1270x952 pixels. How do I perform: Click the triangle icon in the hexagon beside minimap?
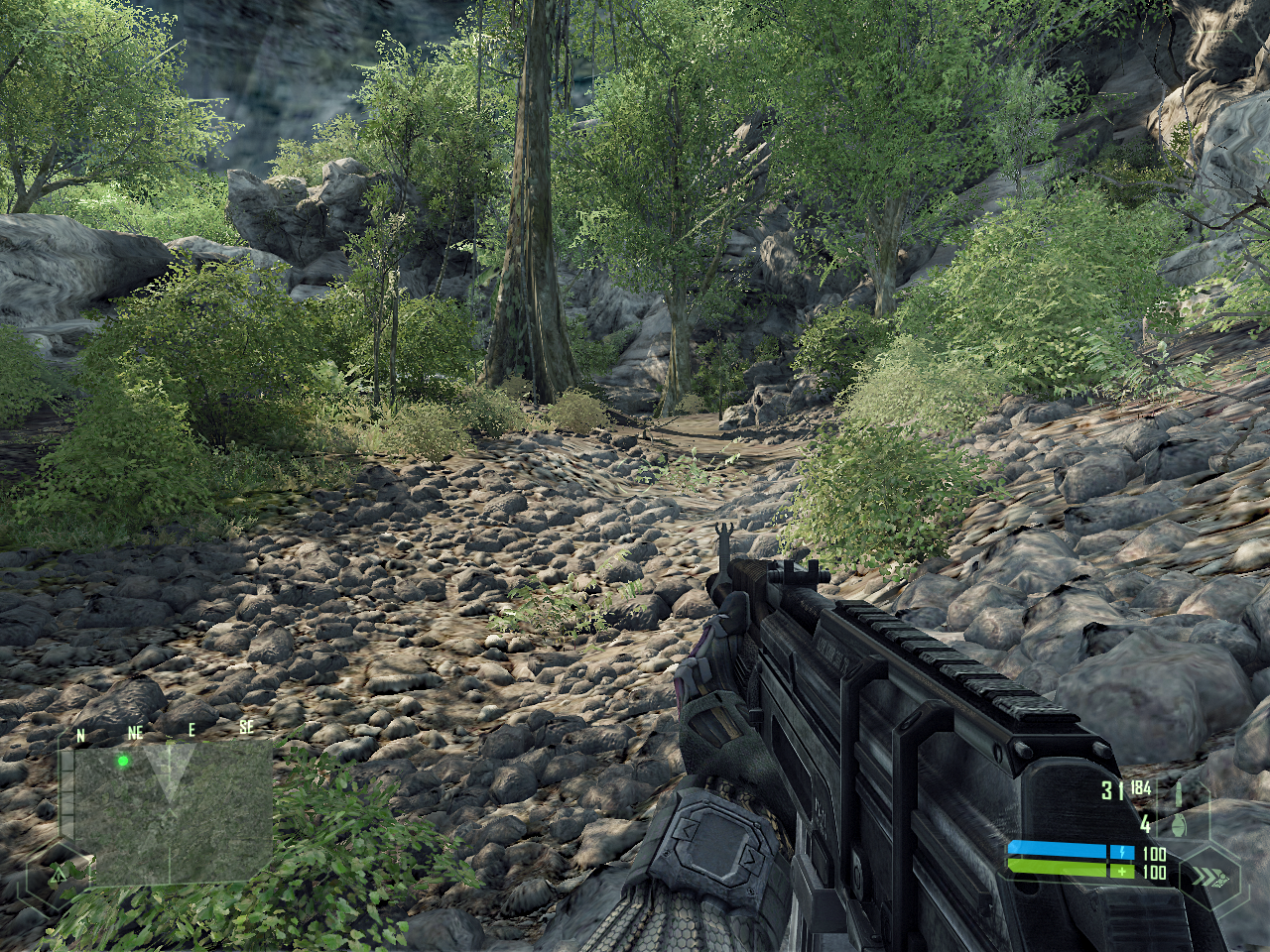coord(59,874)
